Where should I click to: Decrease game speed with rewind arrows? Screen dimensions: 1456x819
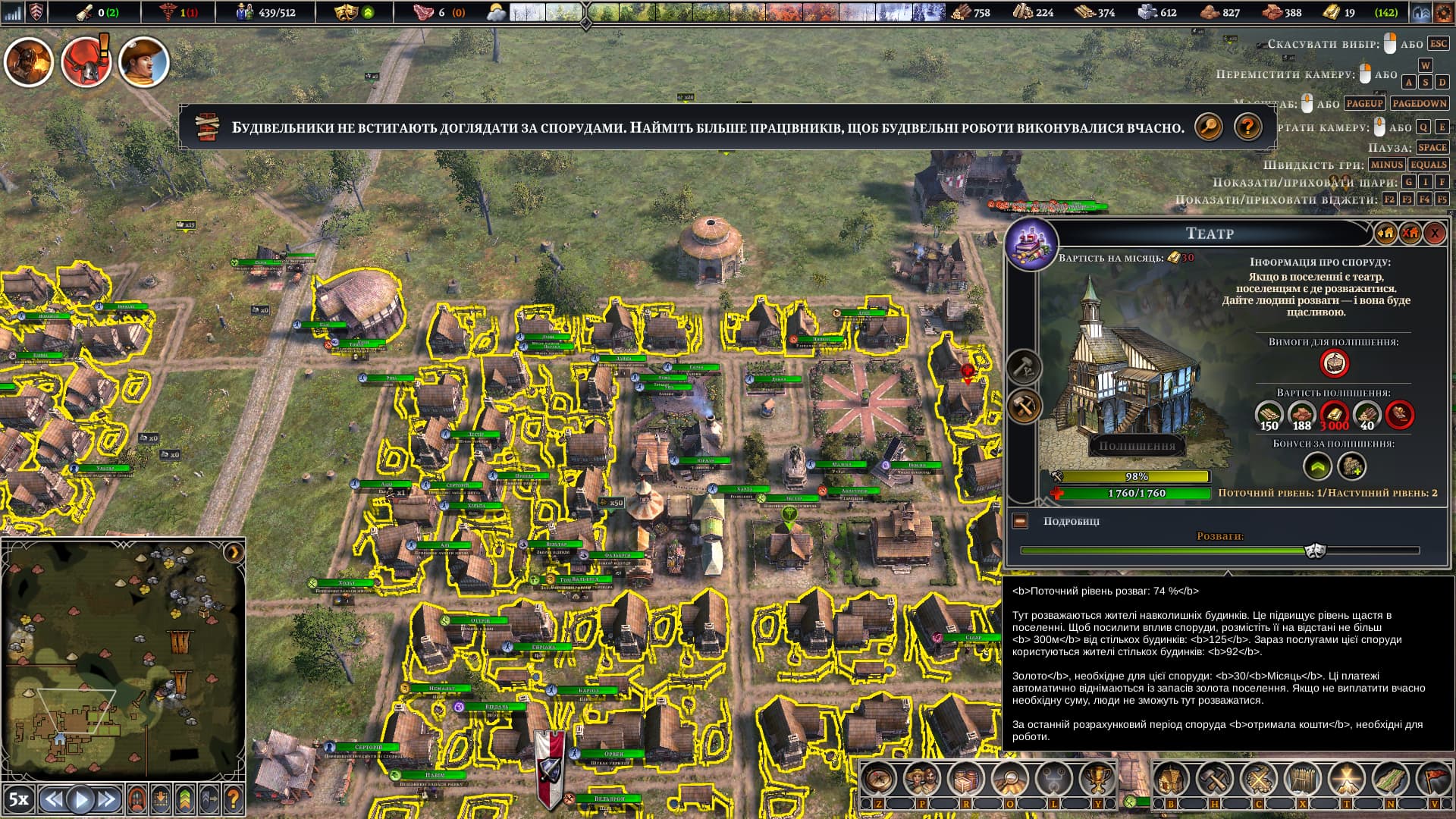point(53,799)
